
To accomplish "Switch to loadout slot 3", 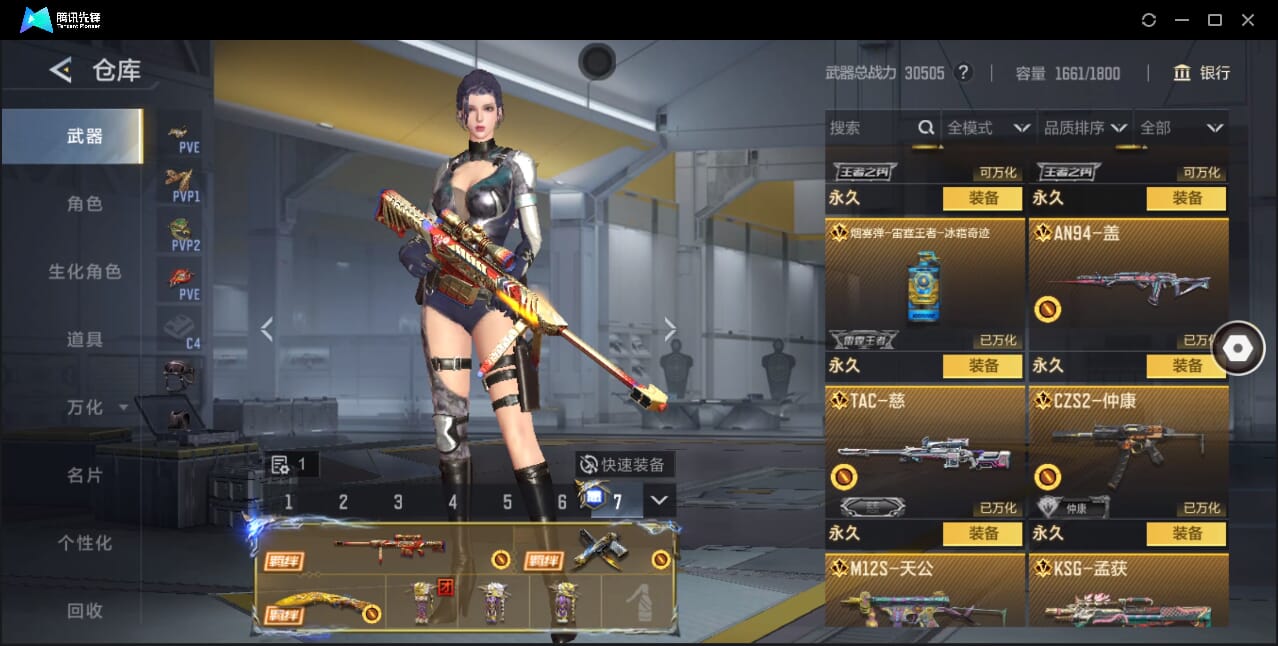I will tap(398, 502).
